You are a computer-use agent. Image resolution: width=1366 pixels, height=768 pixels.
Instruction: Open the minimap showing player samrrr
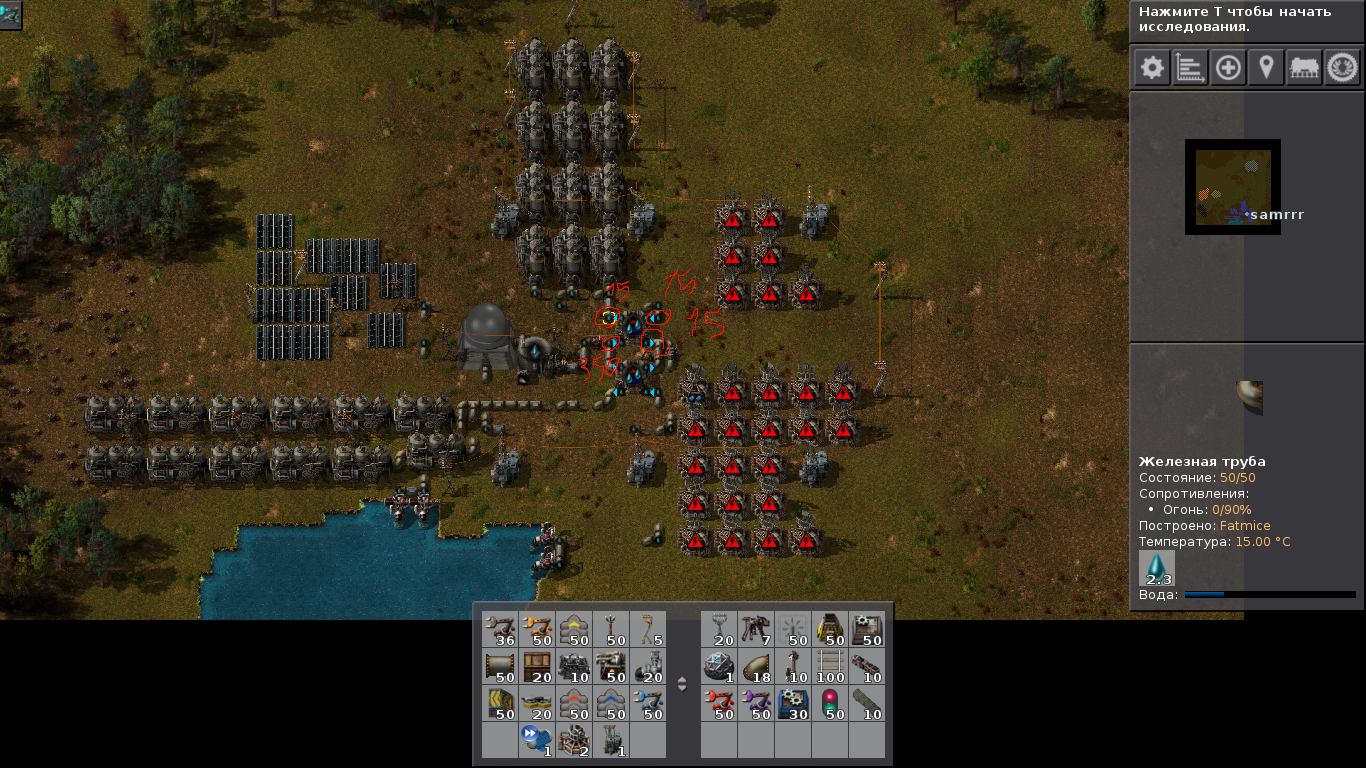[x=1233, y=187]
